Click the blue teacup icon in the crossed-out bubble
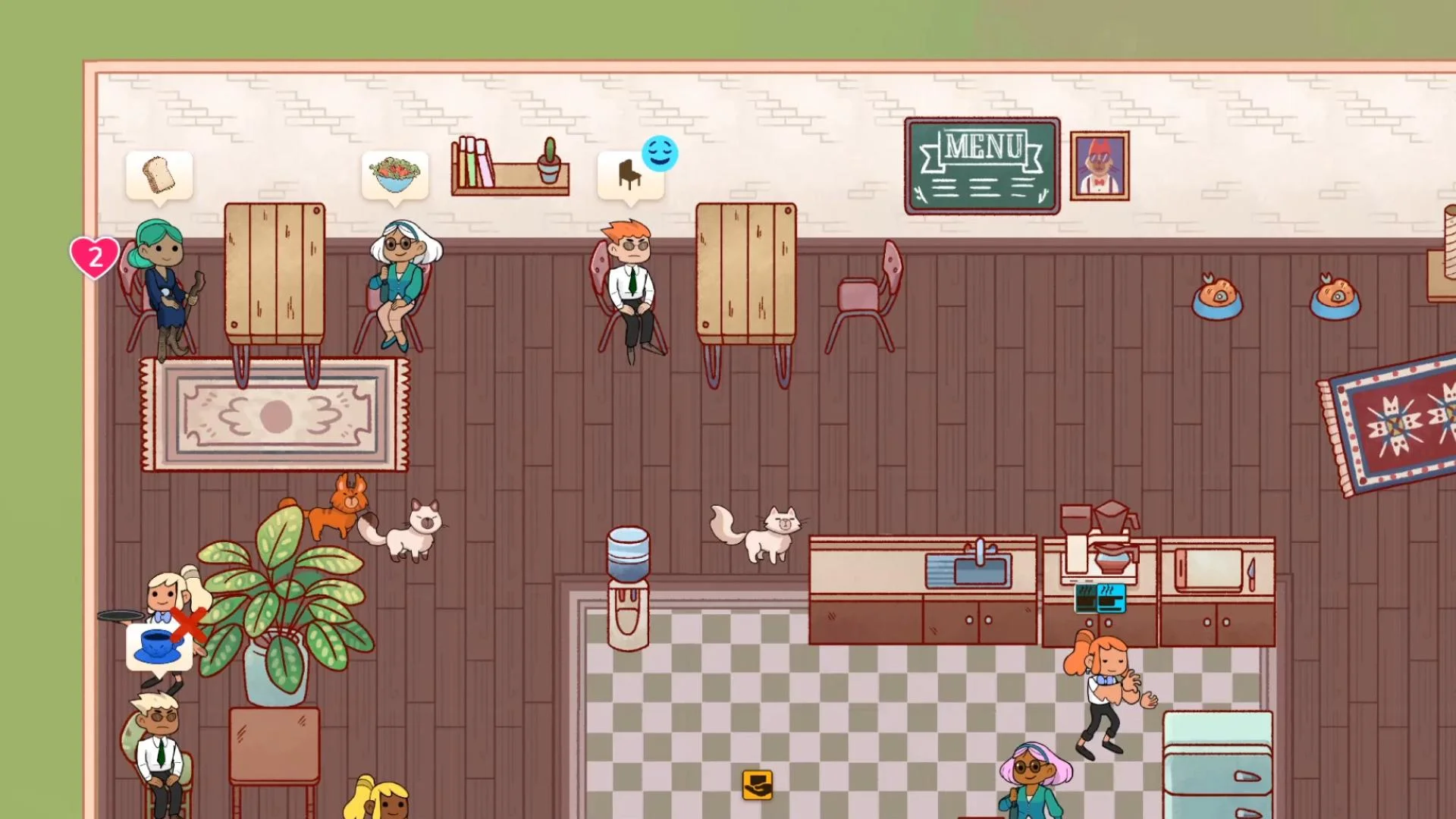1456x819 pixels. (x=158, y=648)
